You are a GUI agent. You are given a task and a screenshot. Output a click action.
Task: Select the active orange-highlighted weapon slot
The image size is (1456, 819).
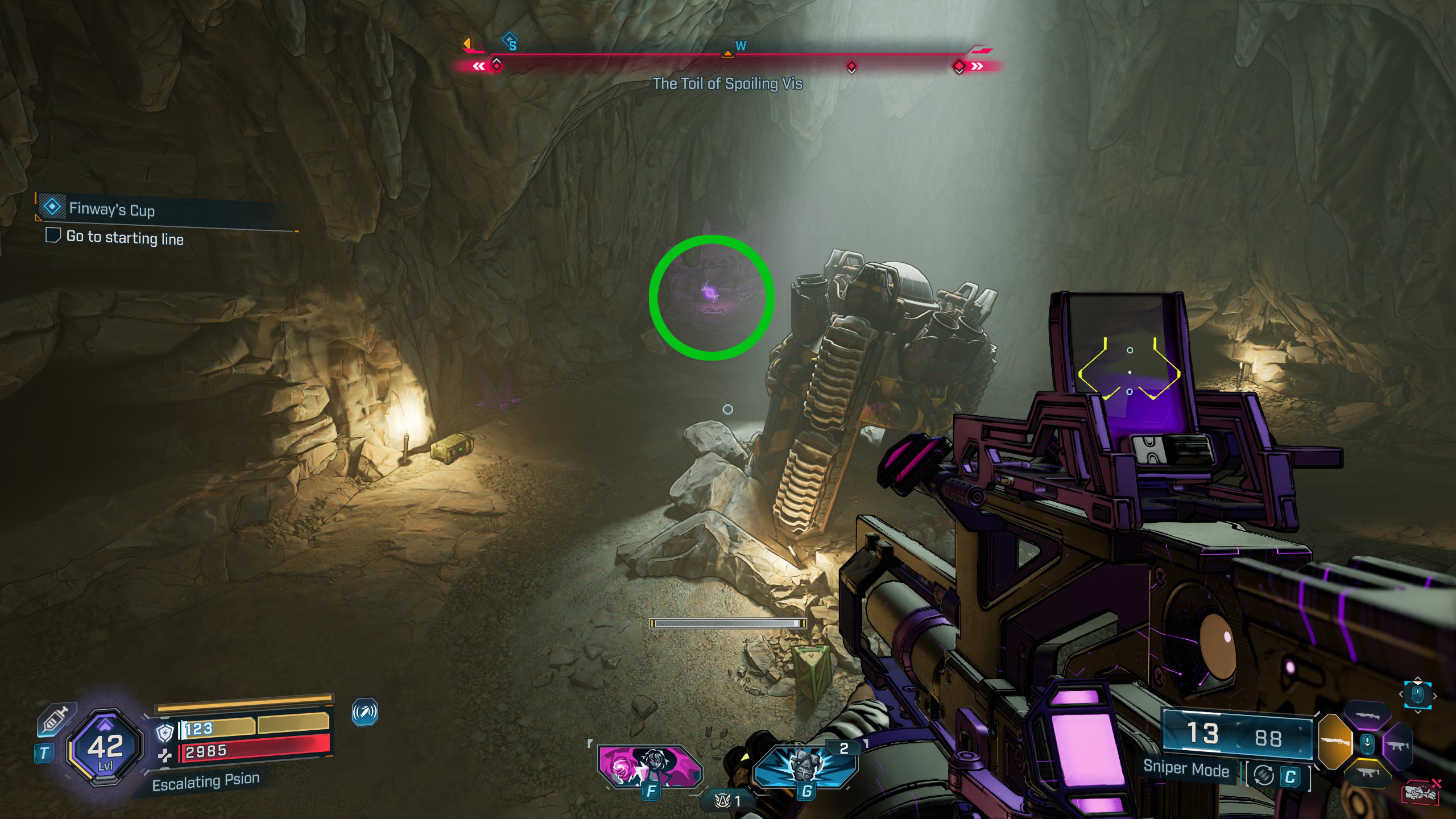(1334, 741)
